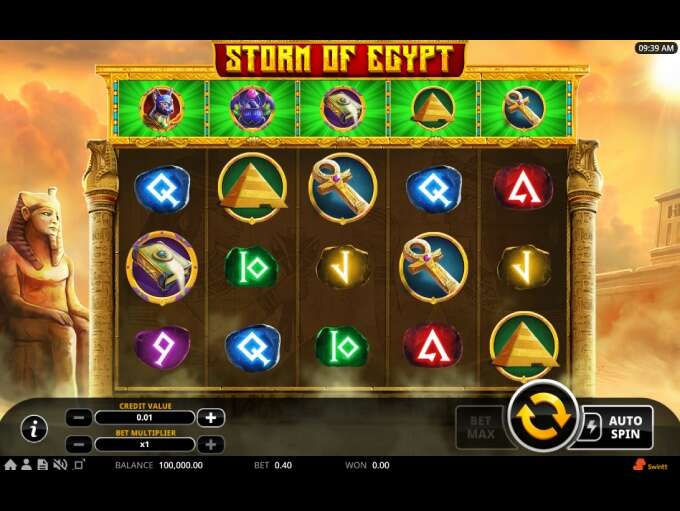Open the paytable info button
The image size is (680, 511).
(34, 429)
